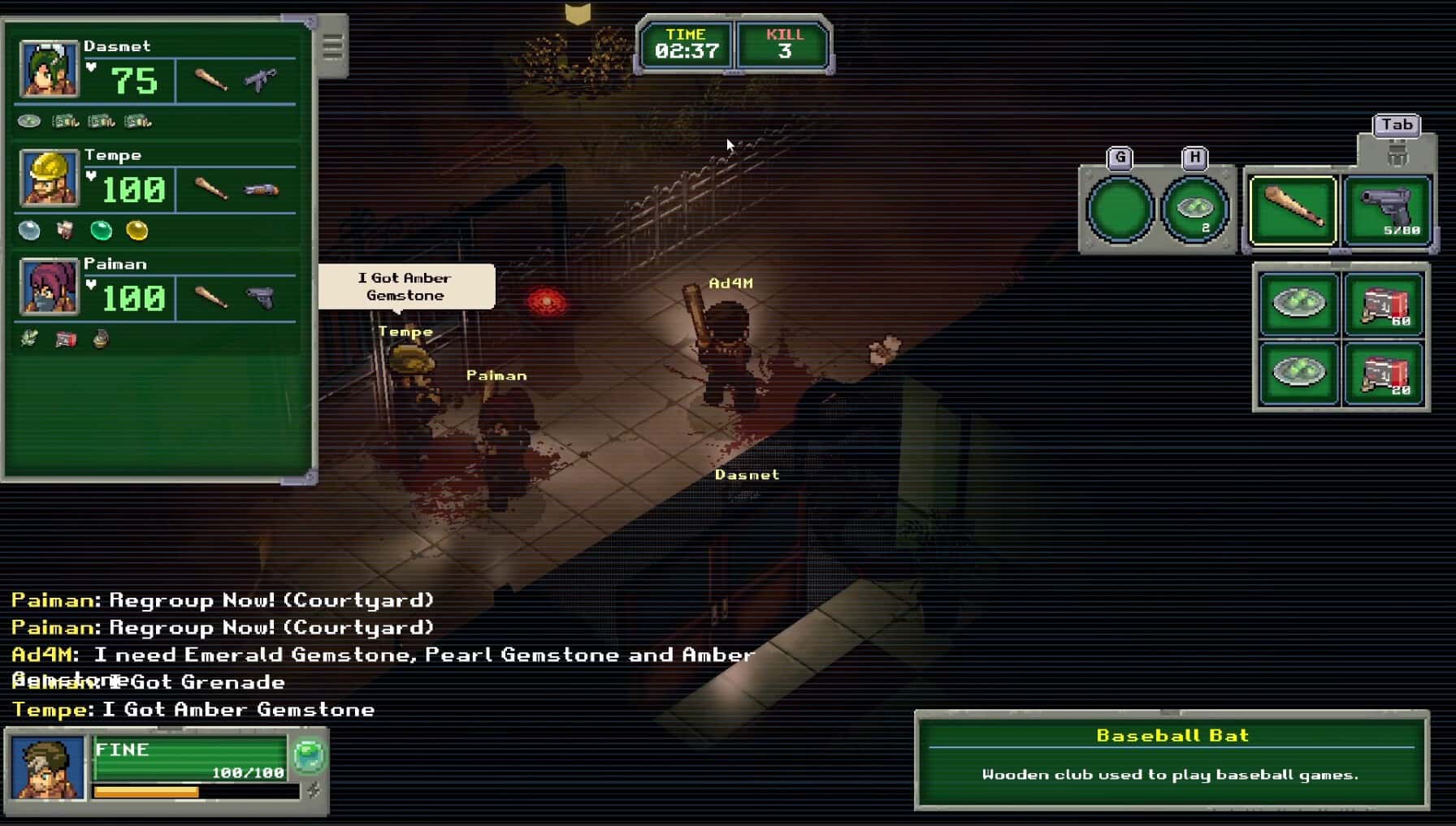Toggle the pearl gemstone in Tempe's row
1456x826 pixels.
coord(28,231)
